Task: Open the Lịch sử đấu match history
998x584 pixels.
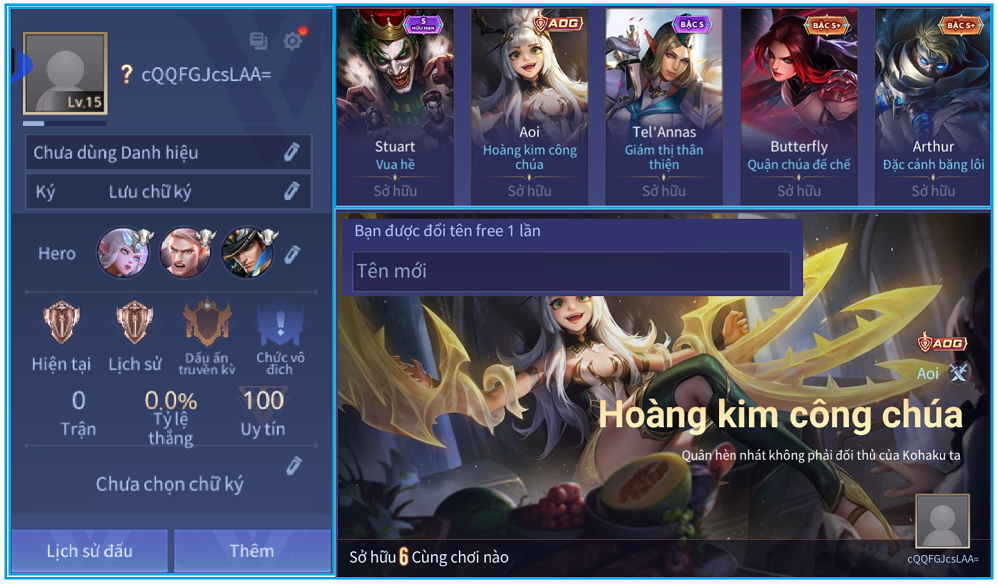Action: click(89, 551)
